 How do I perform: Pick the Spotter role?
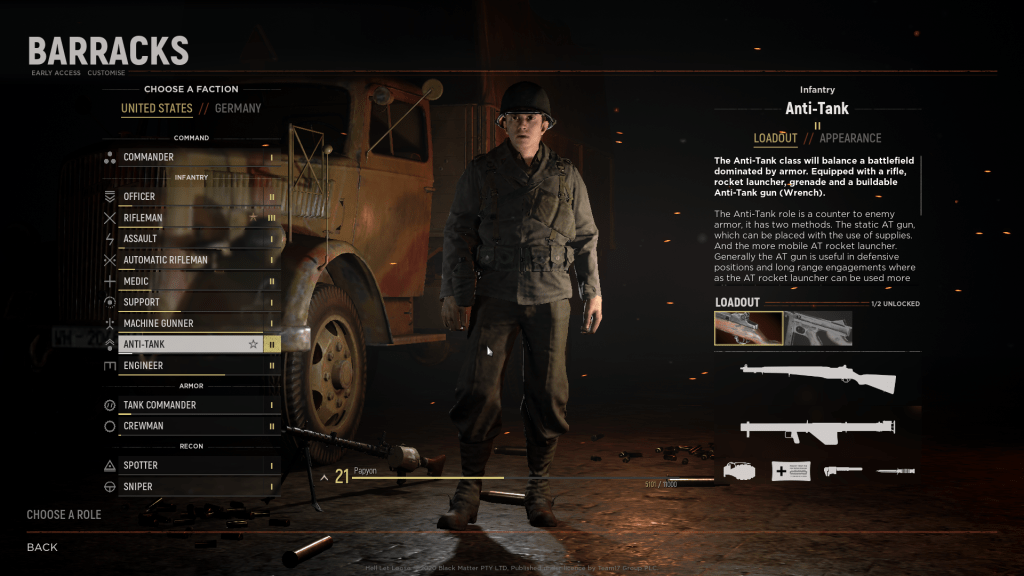[190, 466]
